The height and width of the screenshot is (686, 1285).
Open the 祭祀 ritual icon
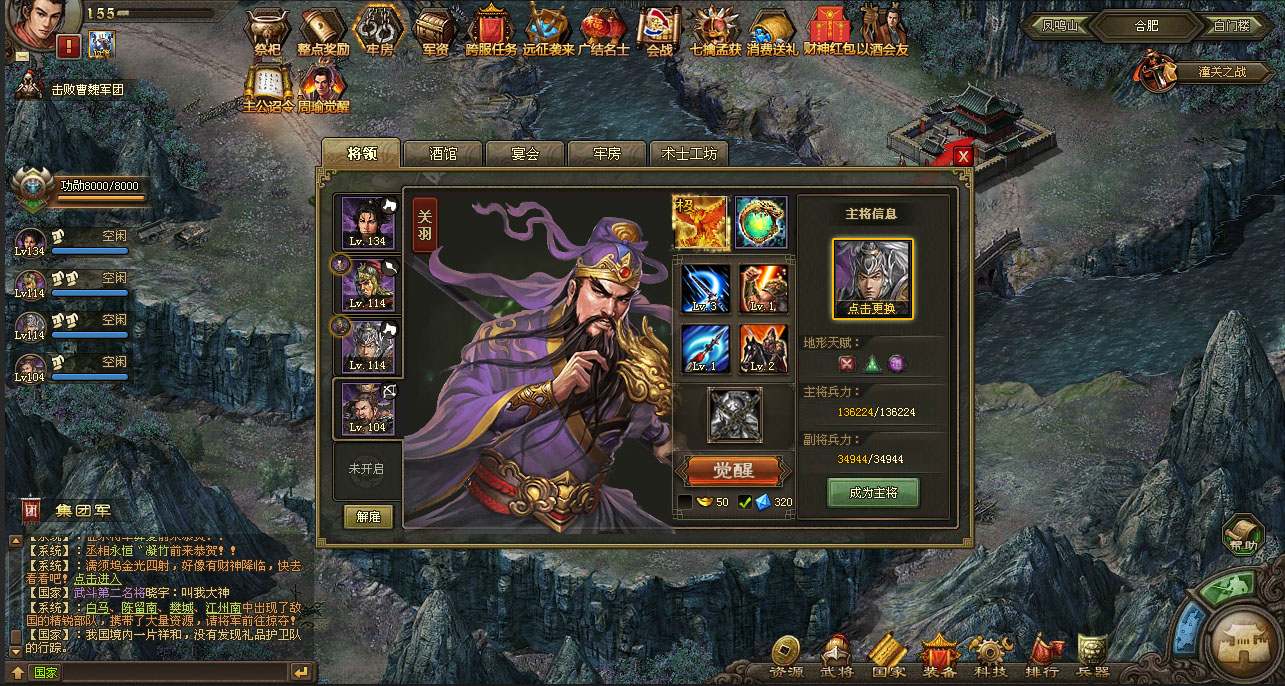267,31
